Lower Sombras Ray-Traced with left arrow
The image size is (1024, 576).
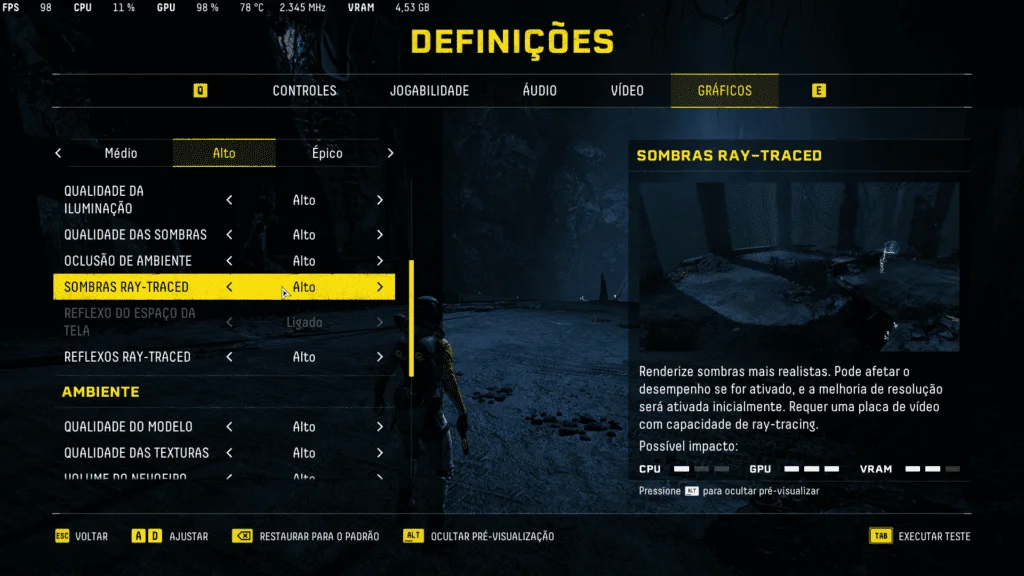230,287
